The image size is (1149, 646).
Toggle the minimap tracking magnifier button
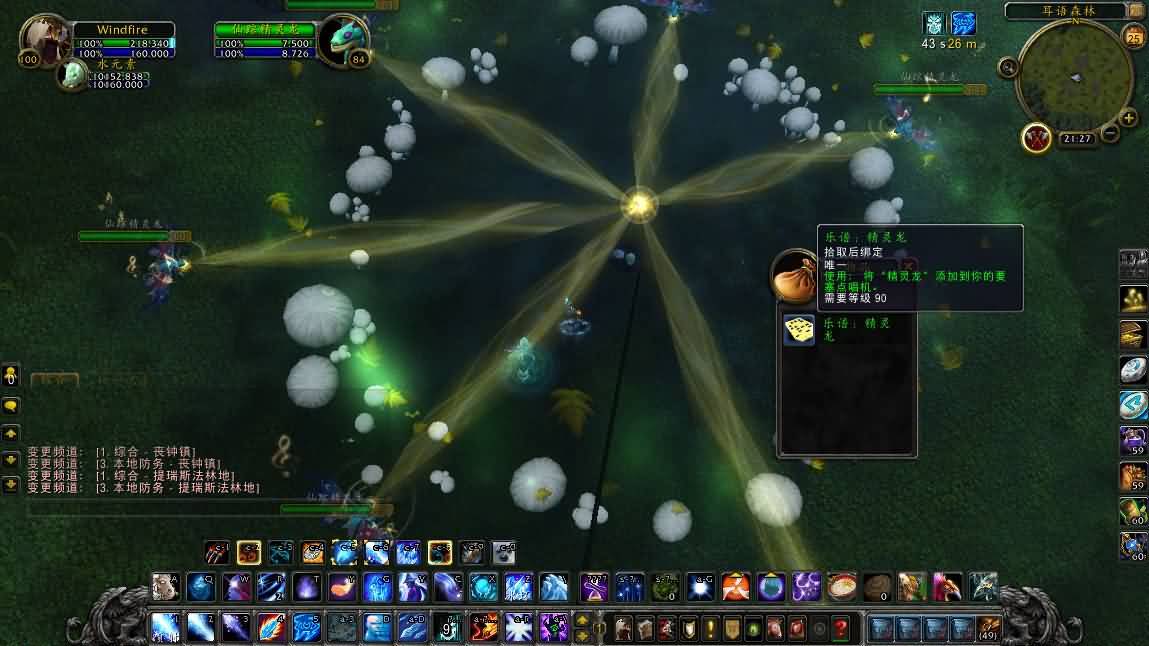coord(1008,67)
